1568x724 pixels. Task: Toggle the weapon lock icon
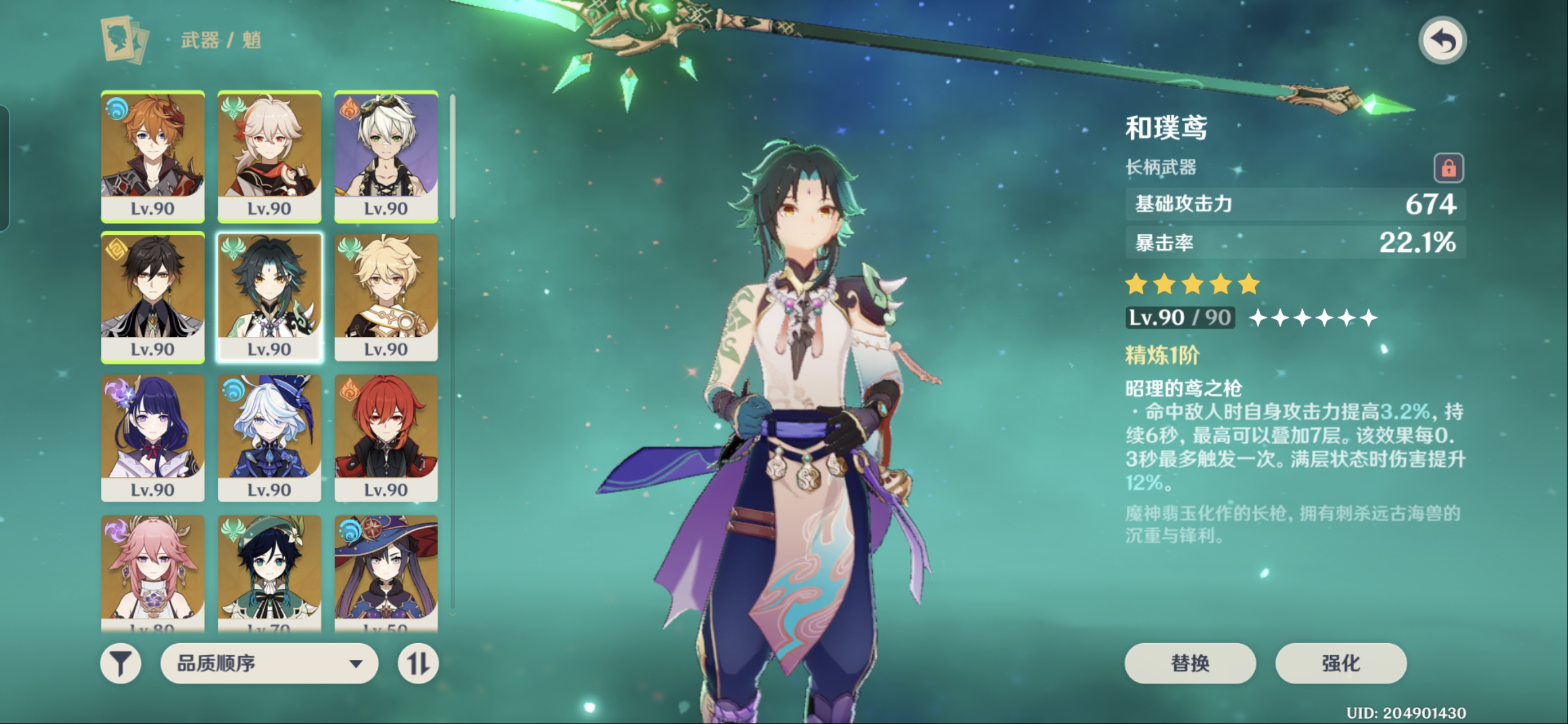coord(1448,167)
